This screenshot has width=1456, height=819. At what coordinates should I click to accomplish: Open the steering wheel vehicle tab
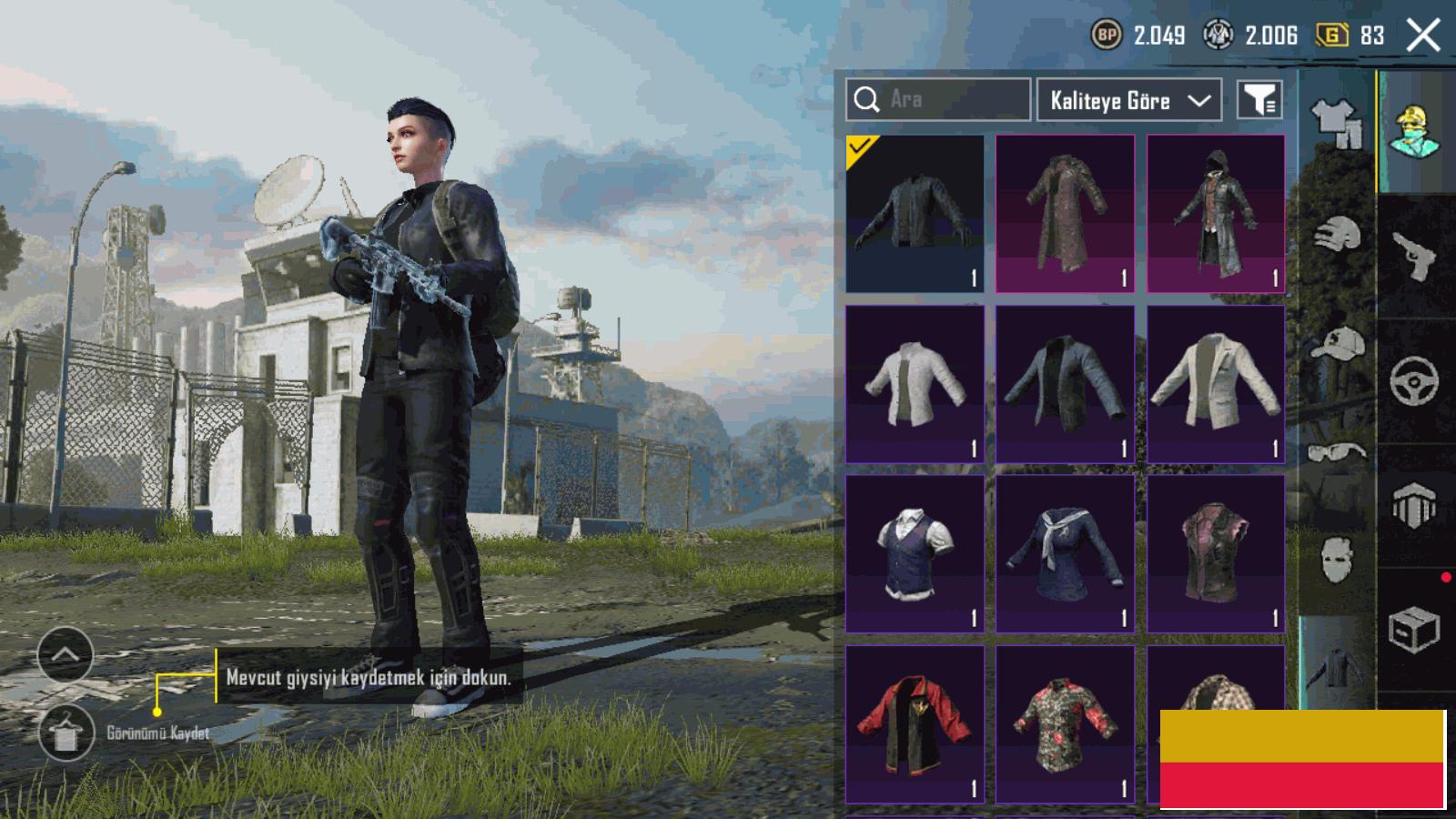(1415, 380)
